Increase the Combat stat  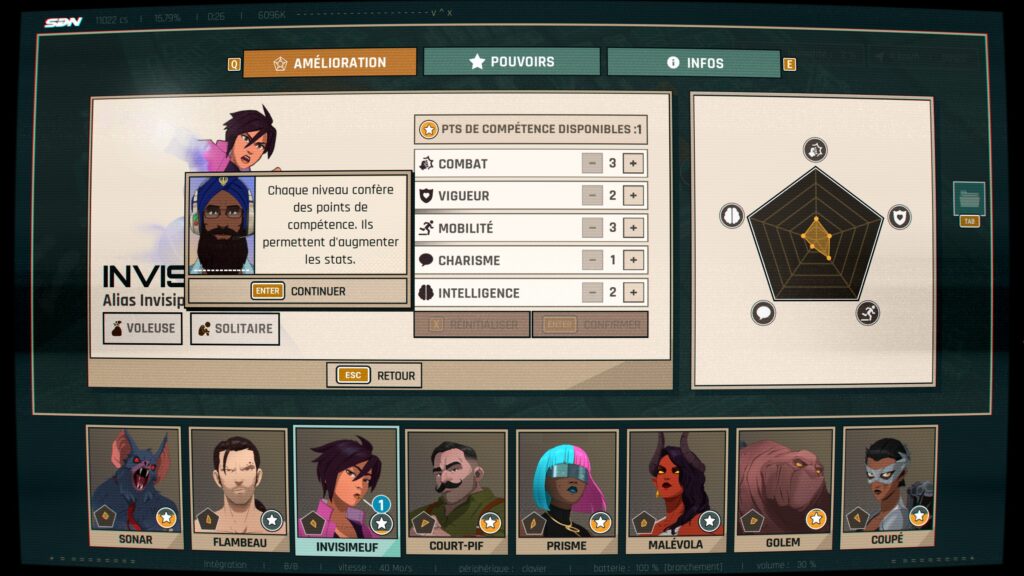coord(633,164)
